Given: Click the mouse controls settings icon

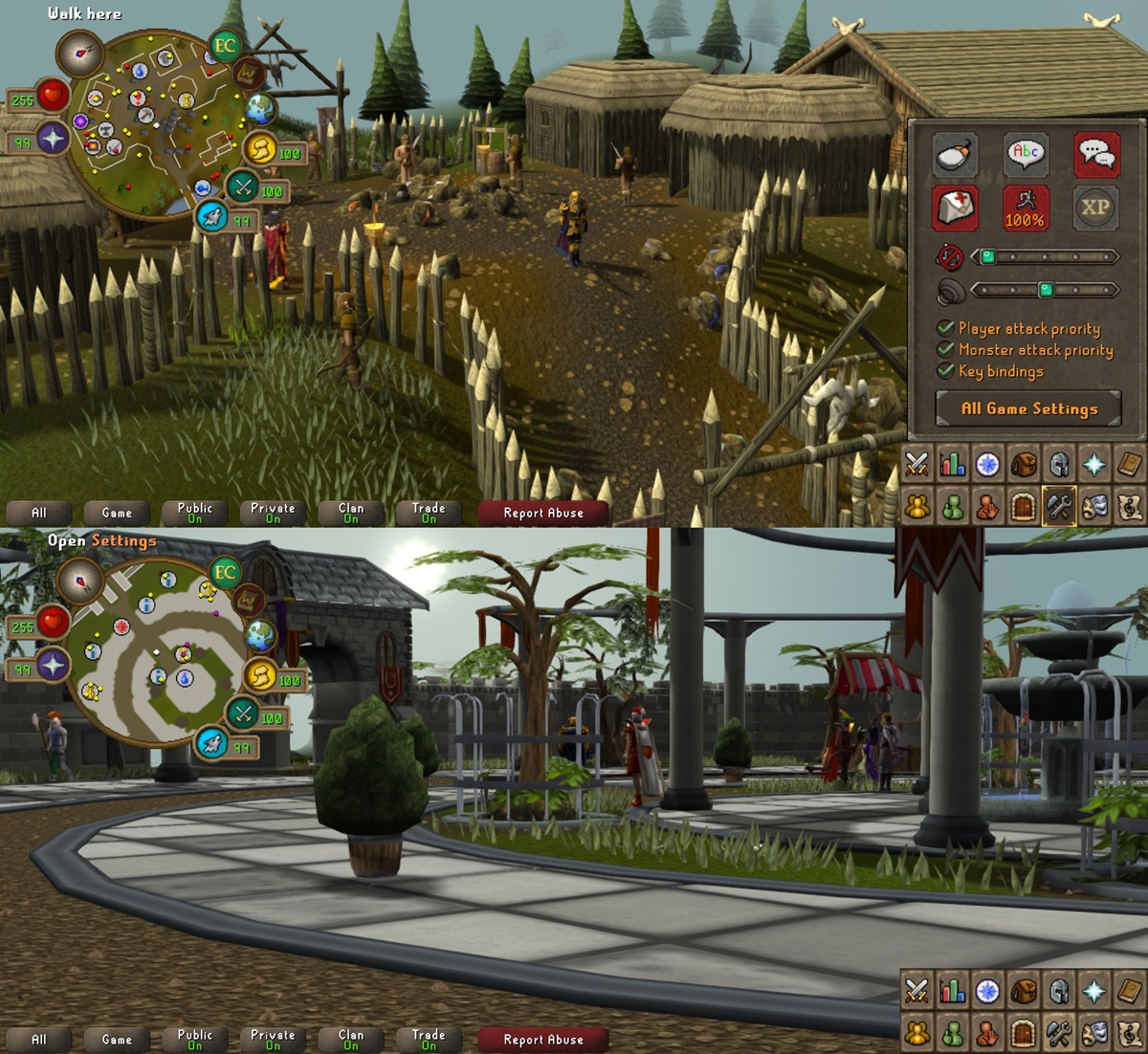Looking at the screenshot, I should pos(955,155).
